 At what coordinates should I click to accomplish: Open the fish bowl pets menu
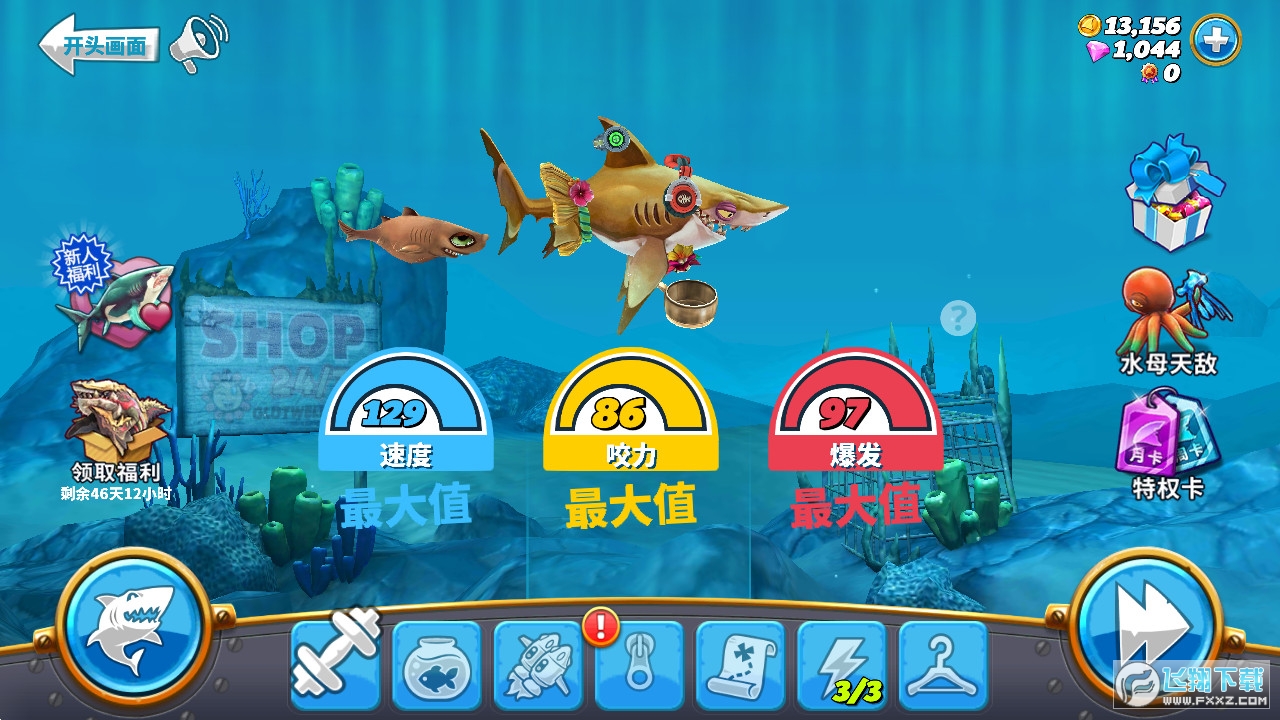[x=437, y=663]
